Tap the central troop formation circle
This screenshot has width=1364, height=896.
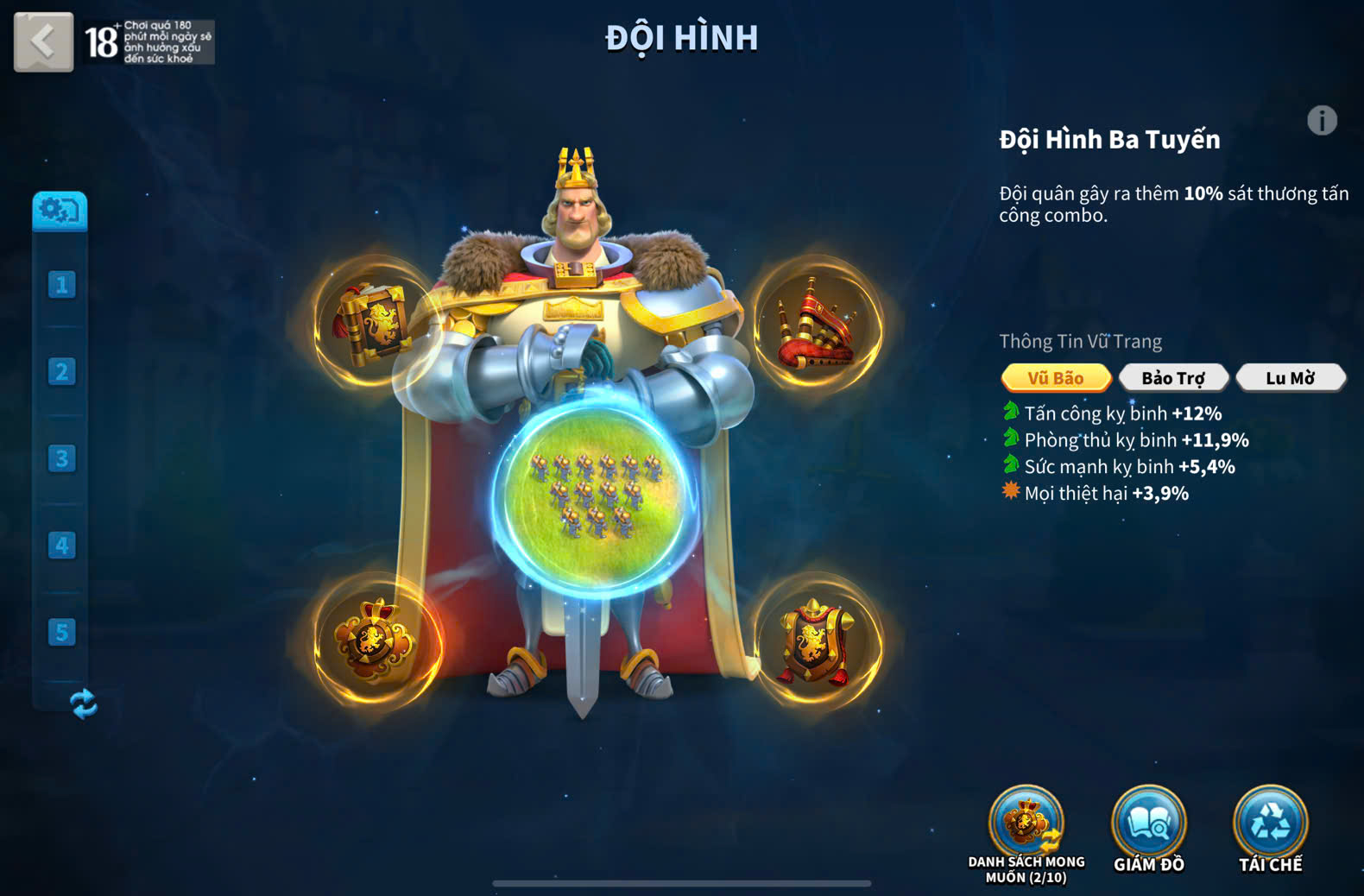(595, 496)
